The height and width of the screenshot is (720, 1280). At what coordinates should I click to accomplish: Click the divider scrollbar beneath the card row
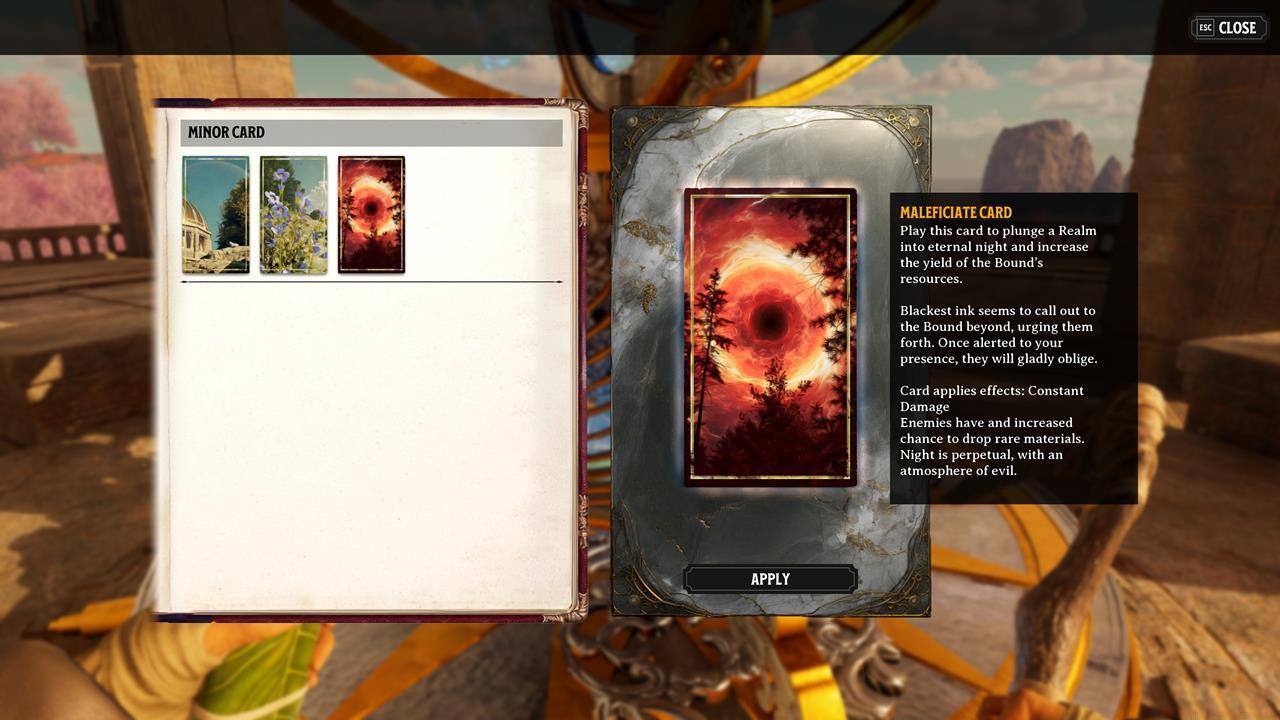[371, 282]
